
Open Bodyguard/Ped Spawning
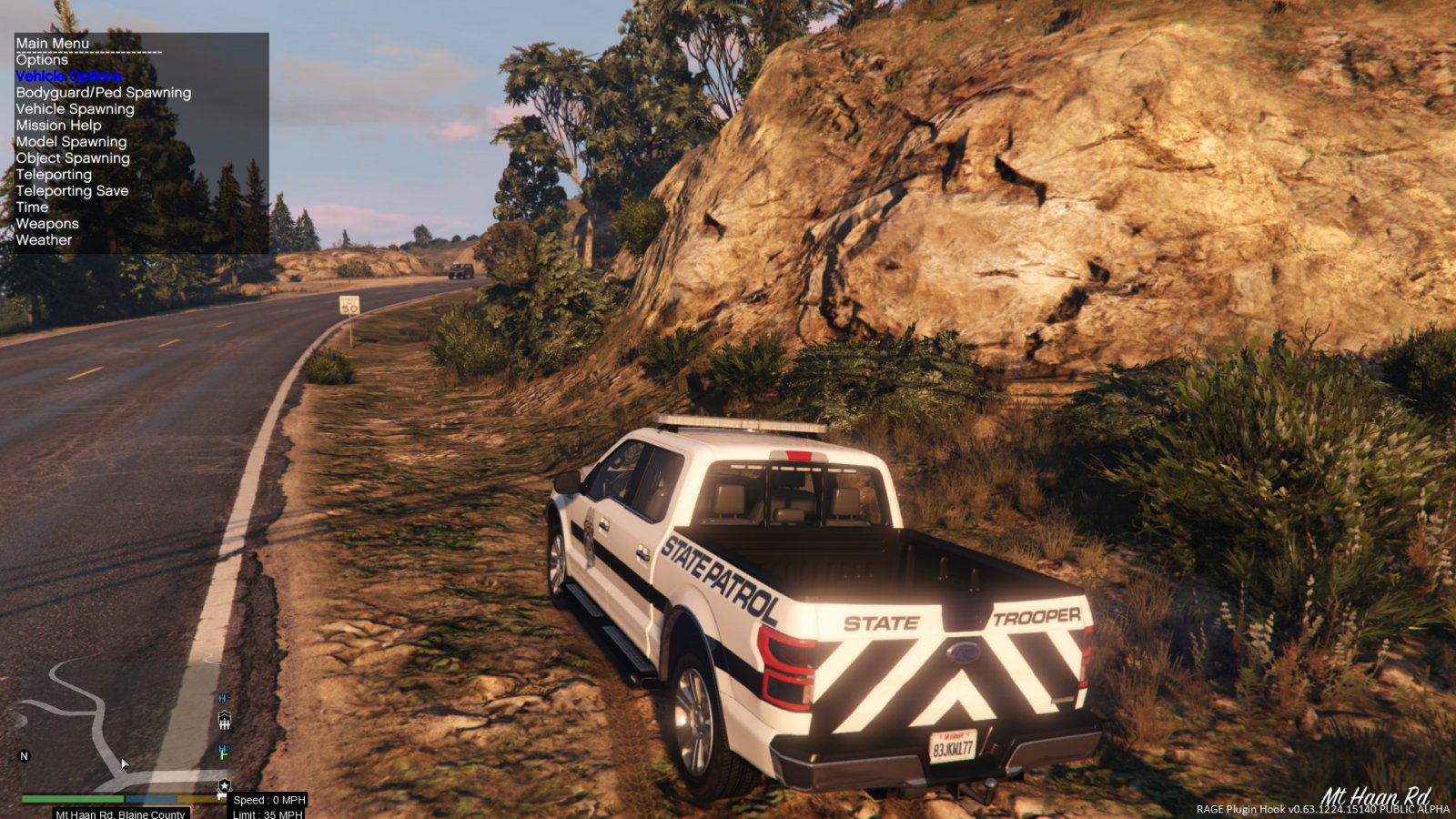click(103, 93)
